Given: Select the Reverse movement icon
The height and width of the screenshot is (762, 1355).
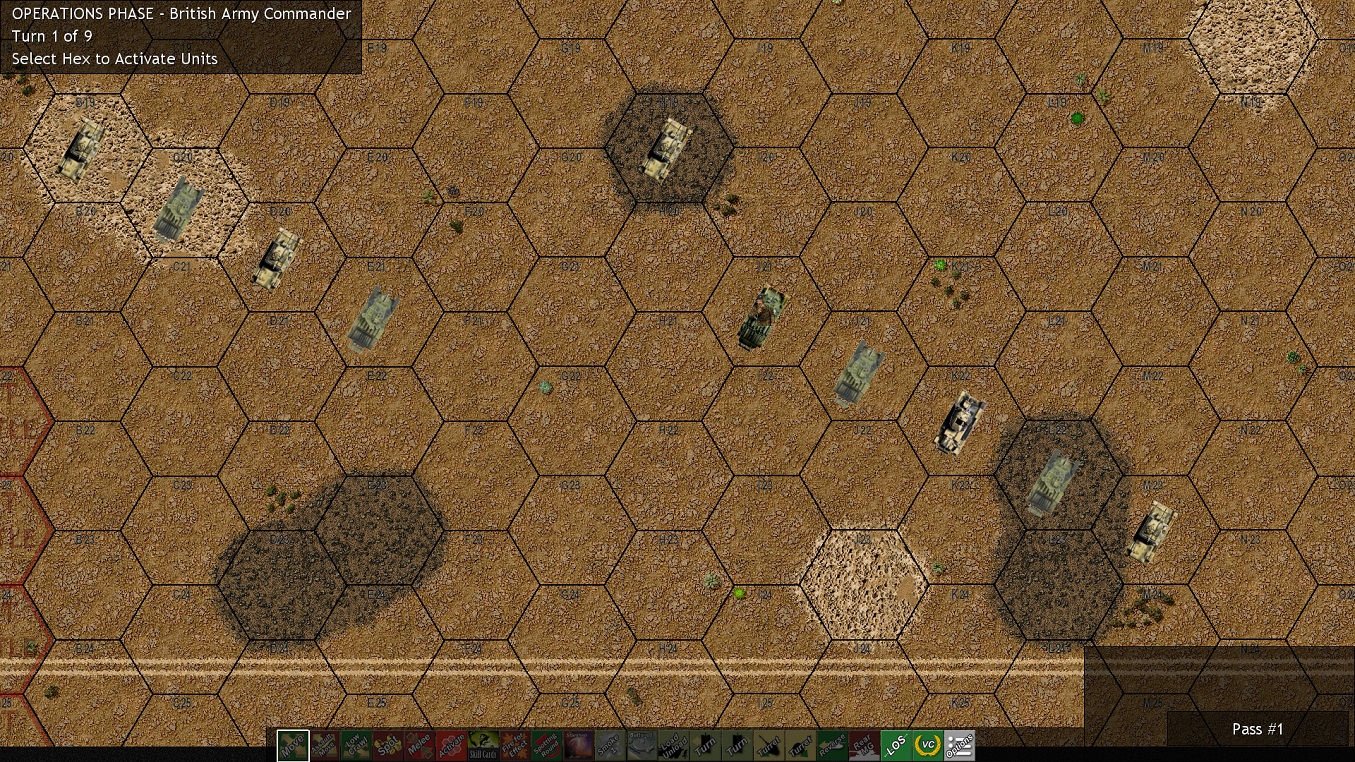Looking at the screenshot, I should pos(832,746).
